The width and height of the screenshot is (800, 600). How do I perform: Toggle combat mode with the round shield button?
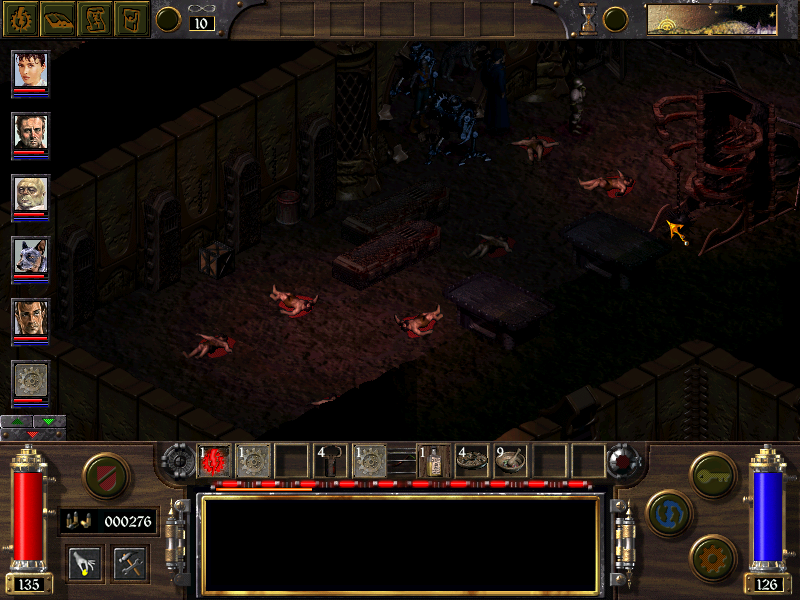[103, 474]
